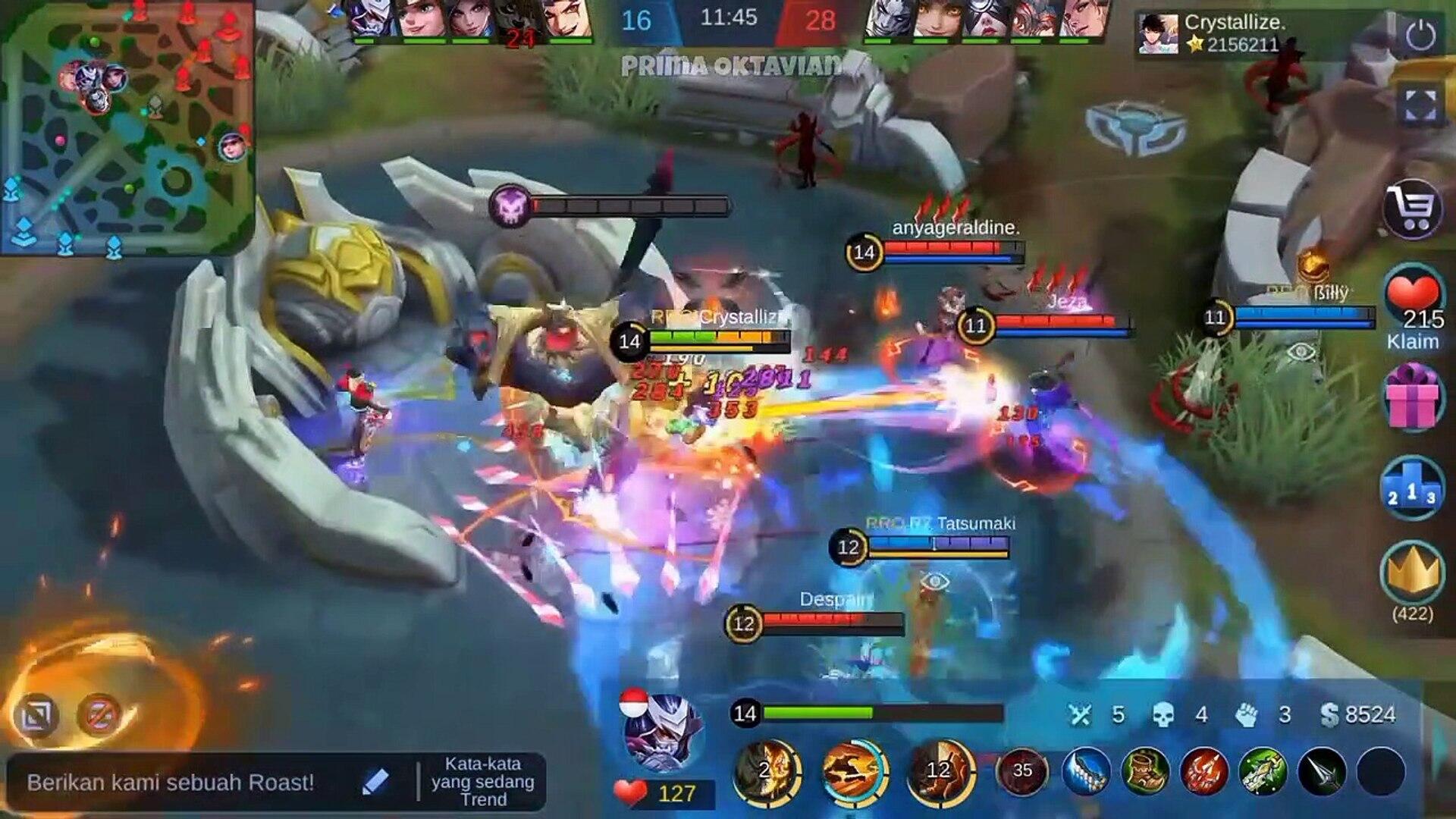Screen dimensions: 1456x819
Task: View the blue saw-blade equipment item
Action: pos(1086,771)
